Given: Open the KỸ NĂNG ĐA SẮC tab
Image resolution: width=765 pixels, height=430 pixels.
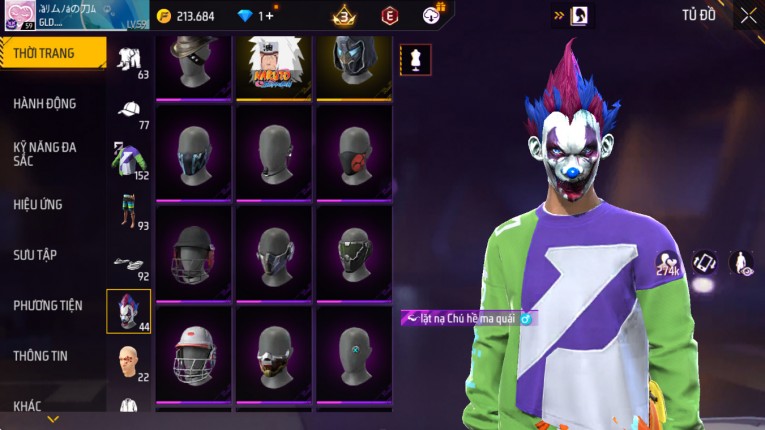Looking at the screenshot, I should (45, 154).
